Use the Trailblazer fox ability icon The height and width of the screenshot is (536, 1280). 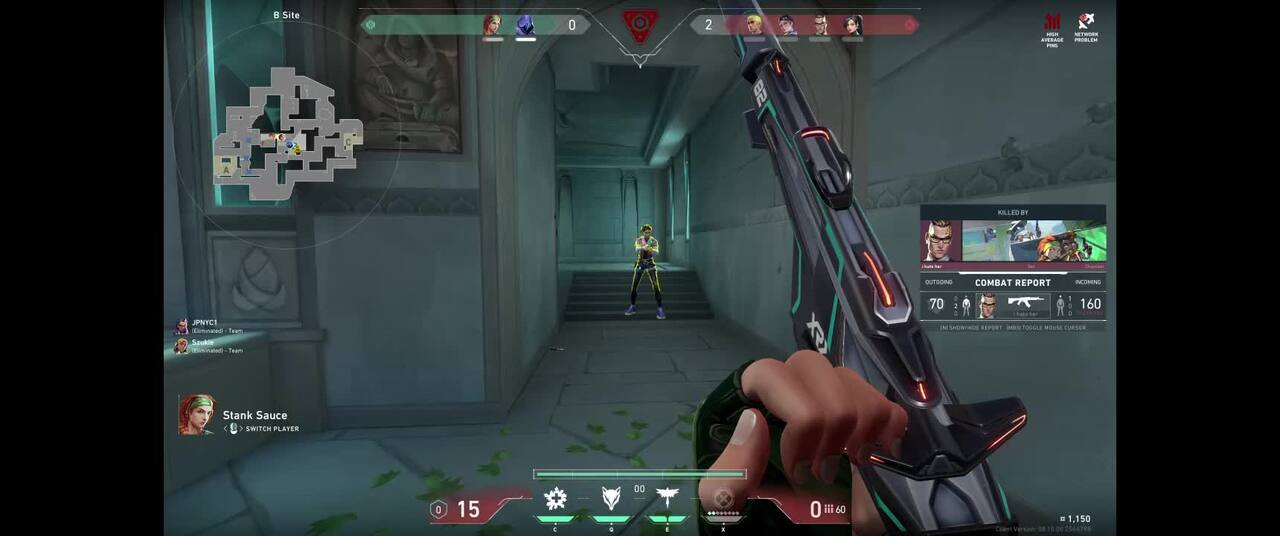pos(611,498)
